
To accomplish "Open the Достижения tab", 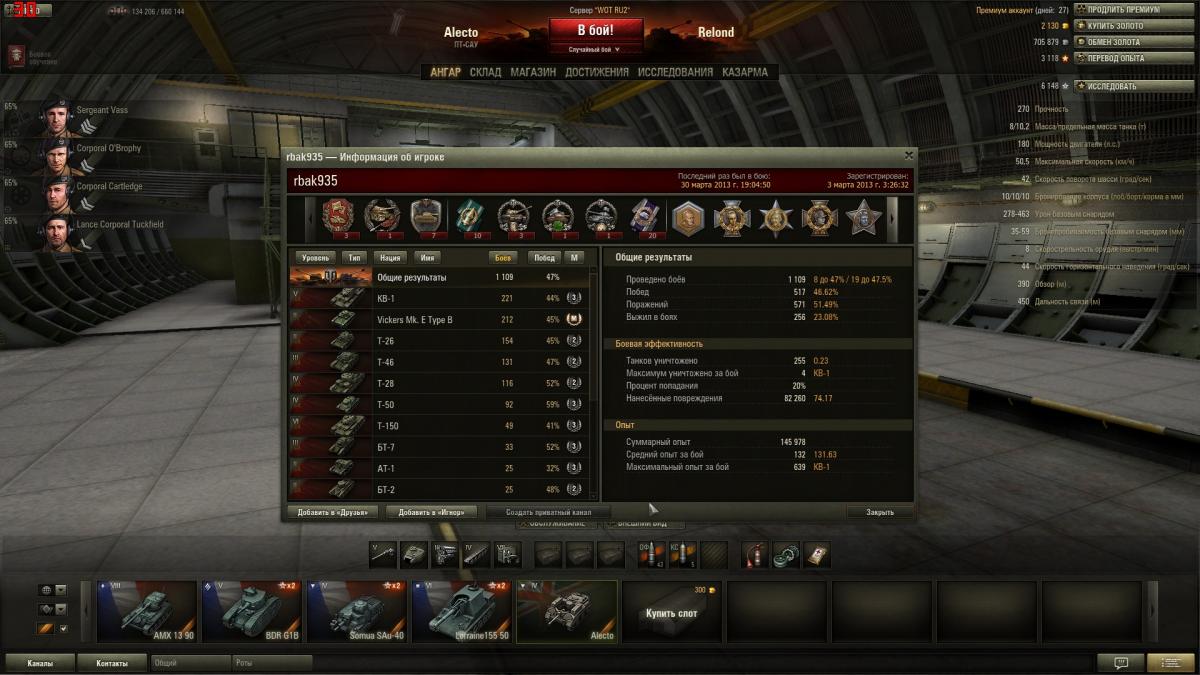I will coord(596,72).
